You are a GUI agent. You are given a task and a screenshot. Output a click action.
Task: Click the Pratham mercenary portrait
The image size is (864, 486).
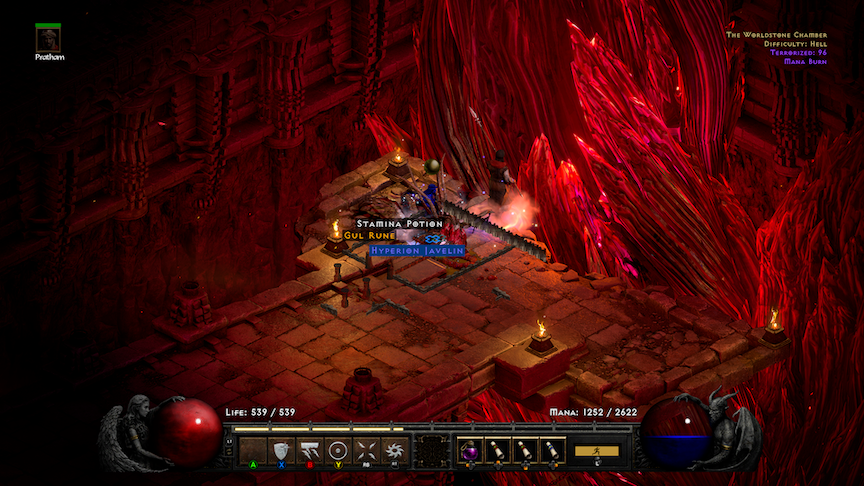point(47,39)
